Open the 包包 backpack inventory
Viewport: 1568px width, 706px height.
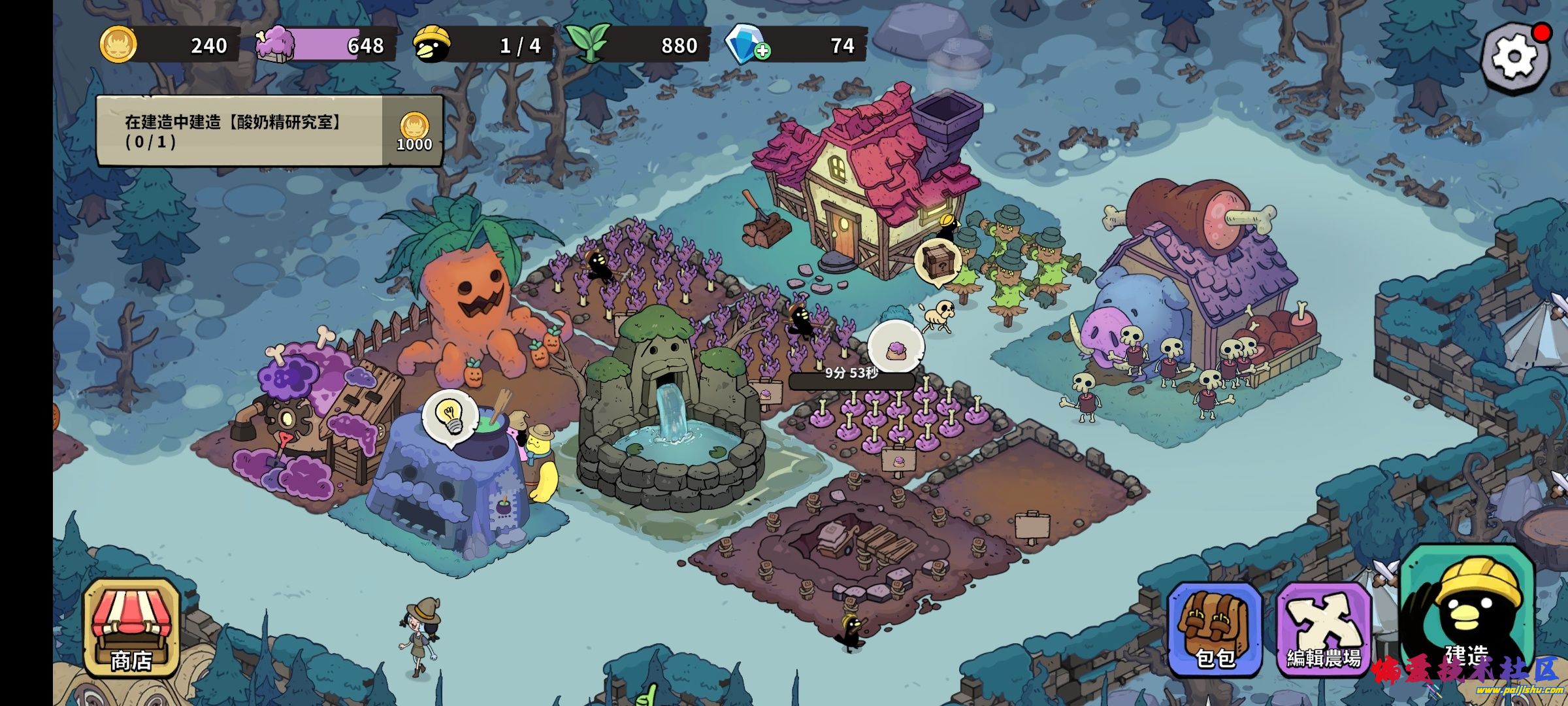1214,629
